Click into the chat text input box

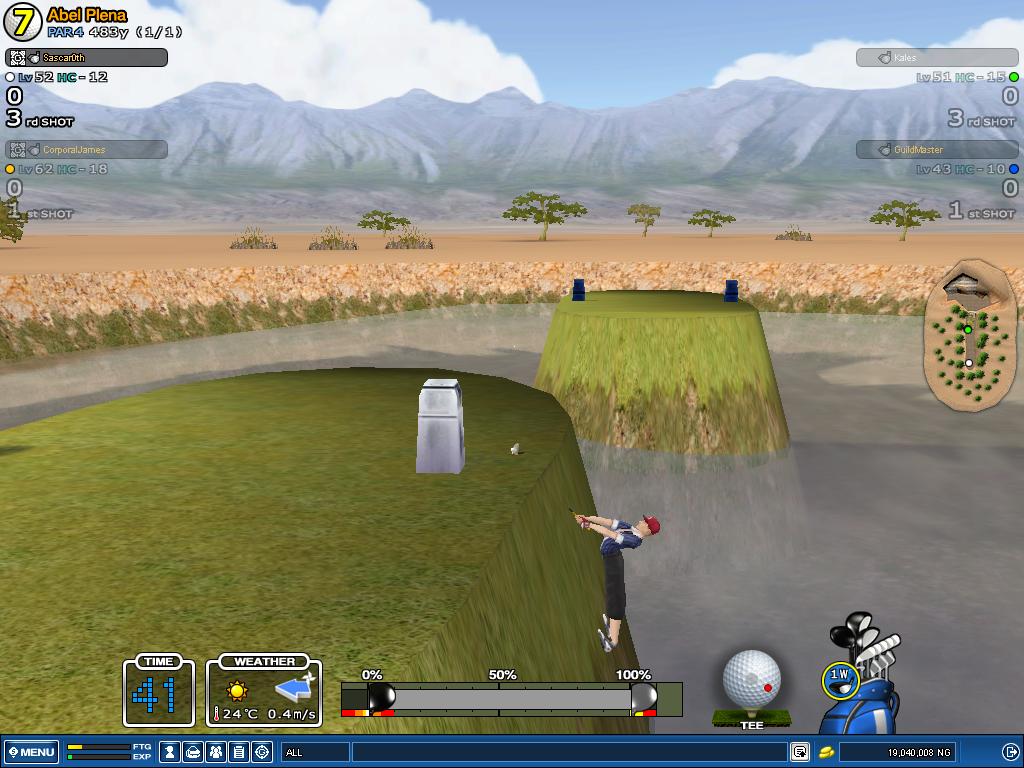pos(570,752)
